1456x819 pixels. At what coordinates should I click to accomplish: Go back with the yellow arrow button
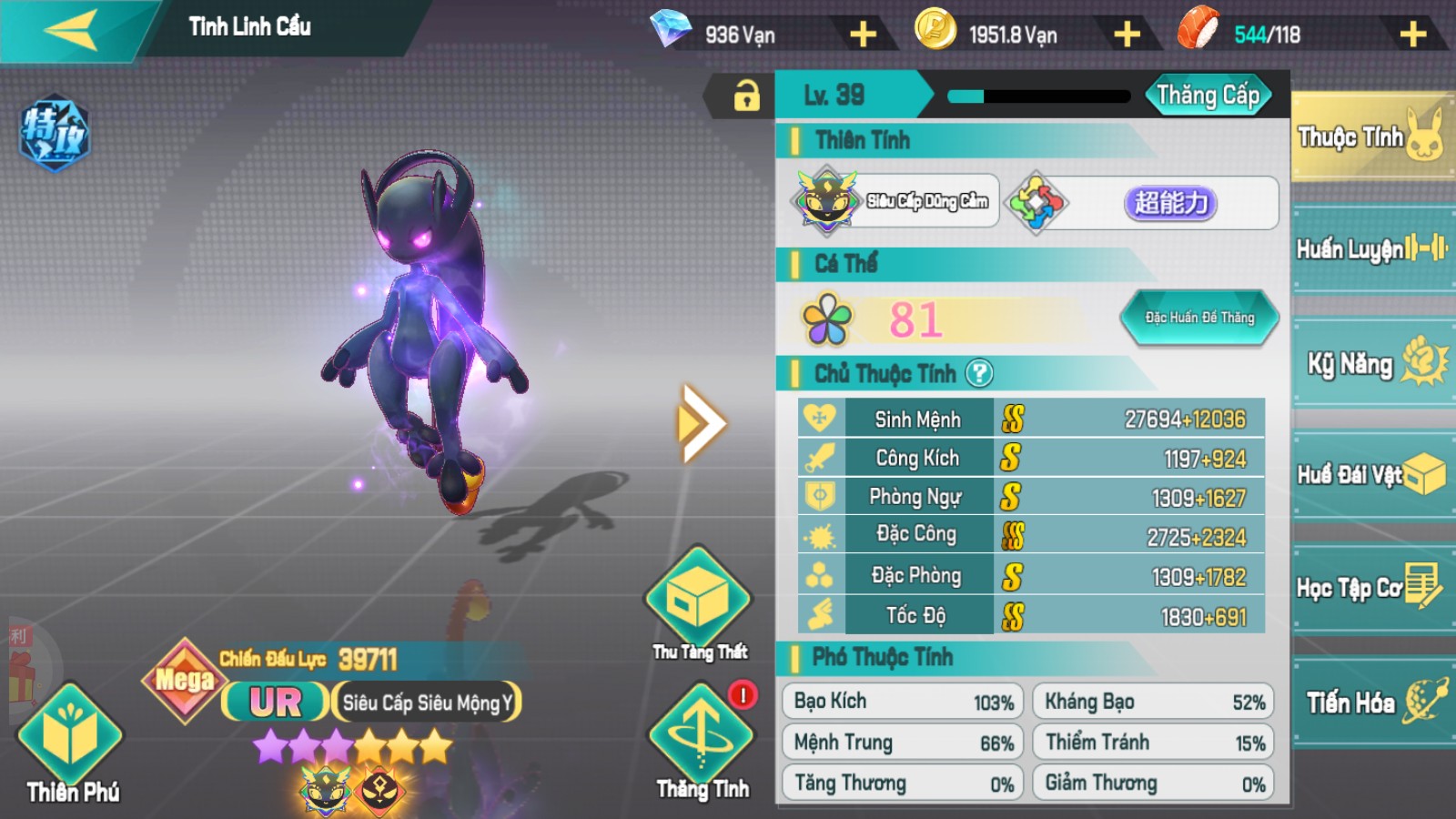[71, 31]
